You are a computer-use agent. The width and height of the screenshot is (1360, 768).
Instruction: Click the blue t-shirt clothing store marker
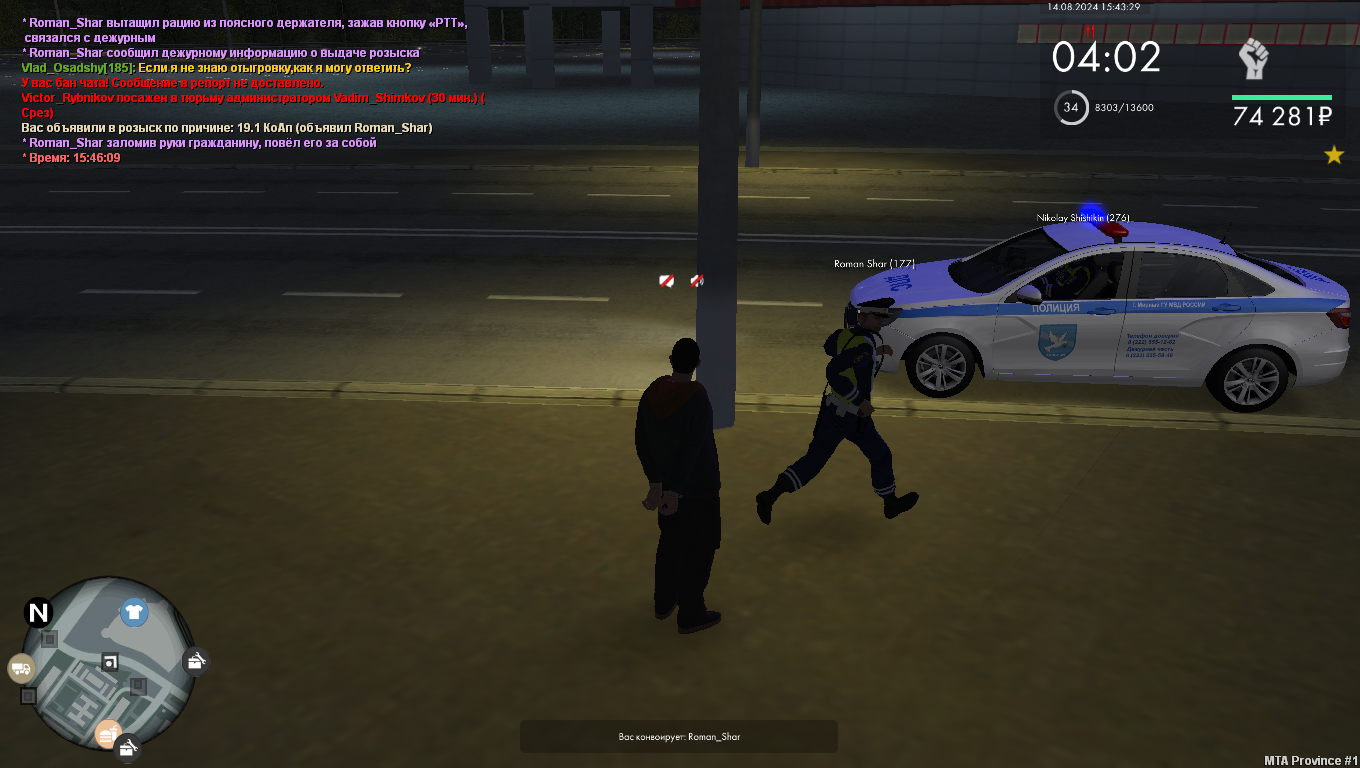[x=134, y=612]
